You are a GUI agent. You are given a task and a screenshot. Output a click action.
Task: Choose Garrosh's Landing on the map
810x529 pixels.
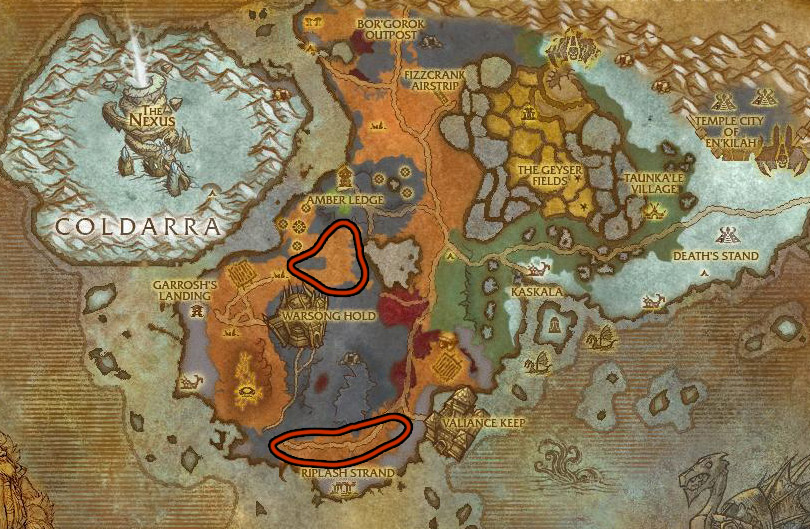pyautogui.click(x=185, y=290)
